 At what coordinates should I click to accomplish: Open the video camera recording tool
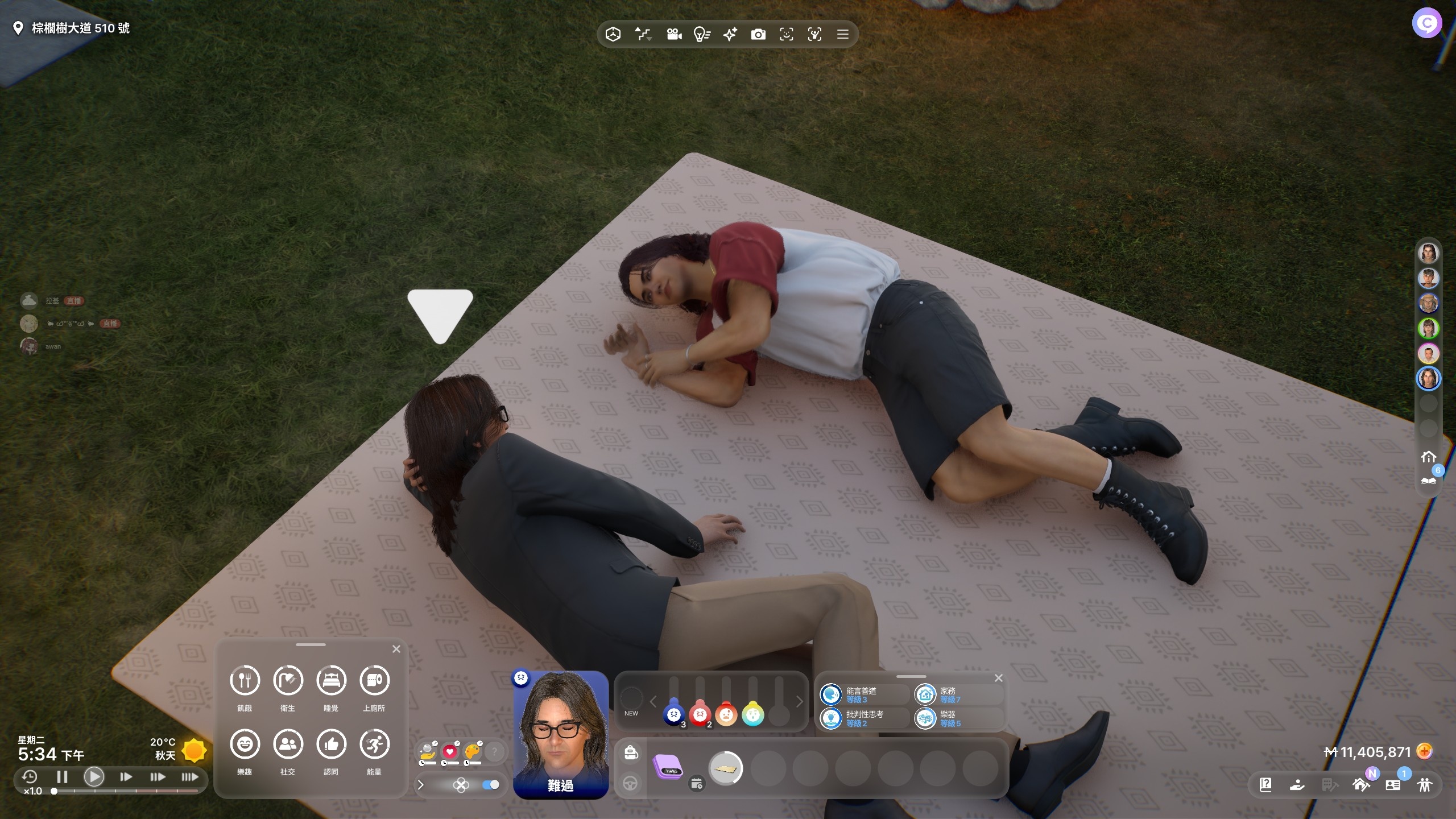[674, 35]
